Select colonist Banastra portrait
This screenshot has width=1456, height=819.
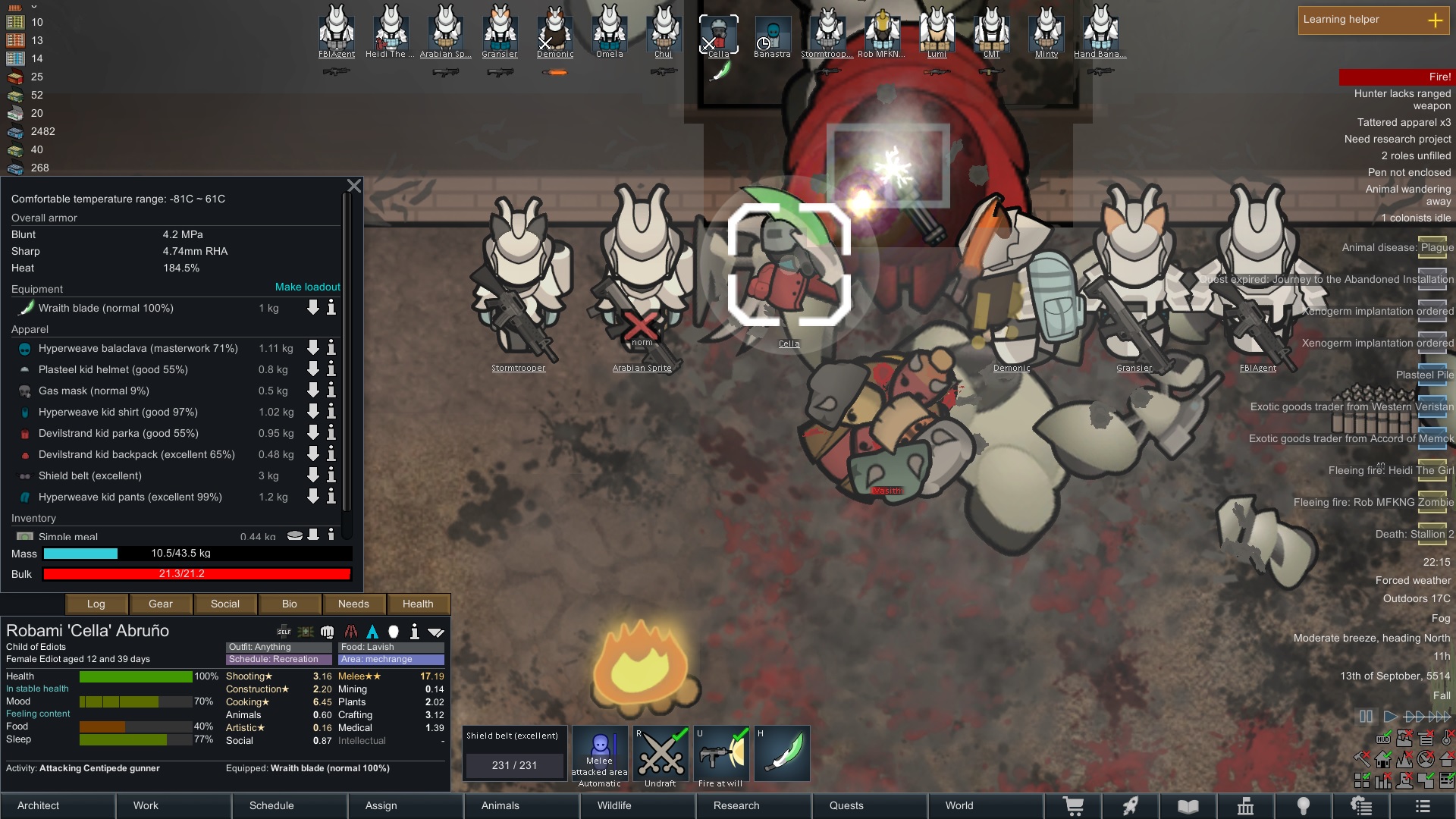point(772,35)
